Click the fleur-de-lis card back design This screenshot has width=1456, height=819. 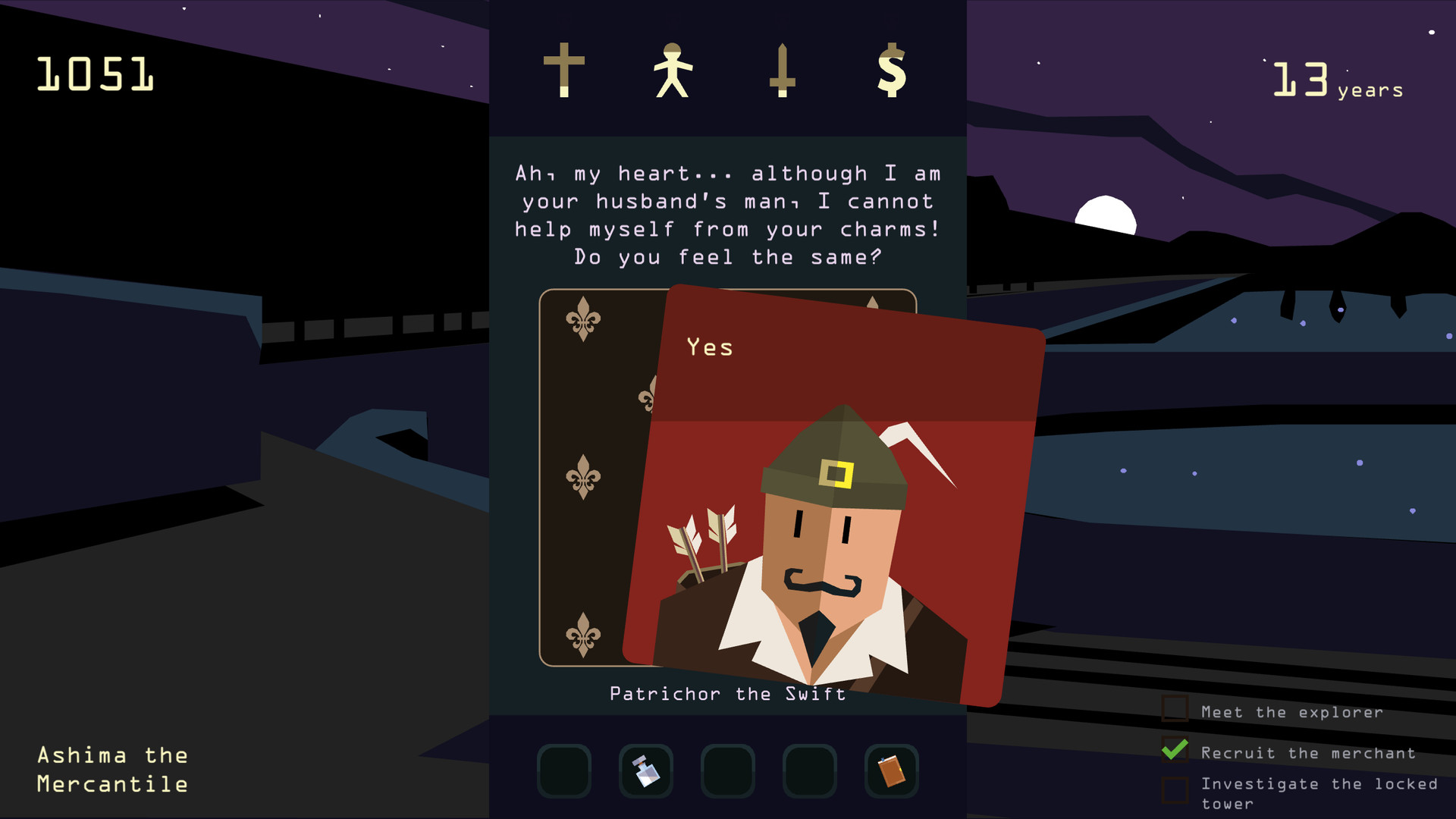coord(584,478)
